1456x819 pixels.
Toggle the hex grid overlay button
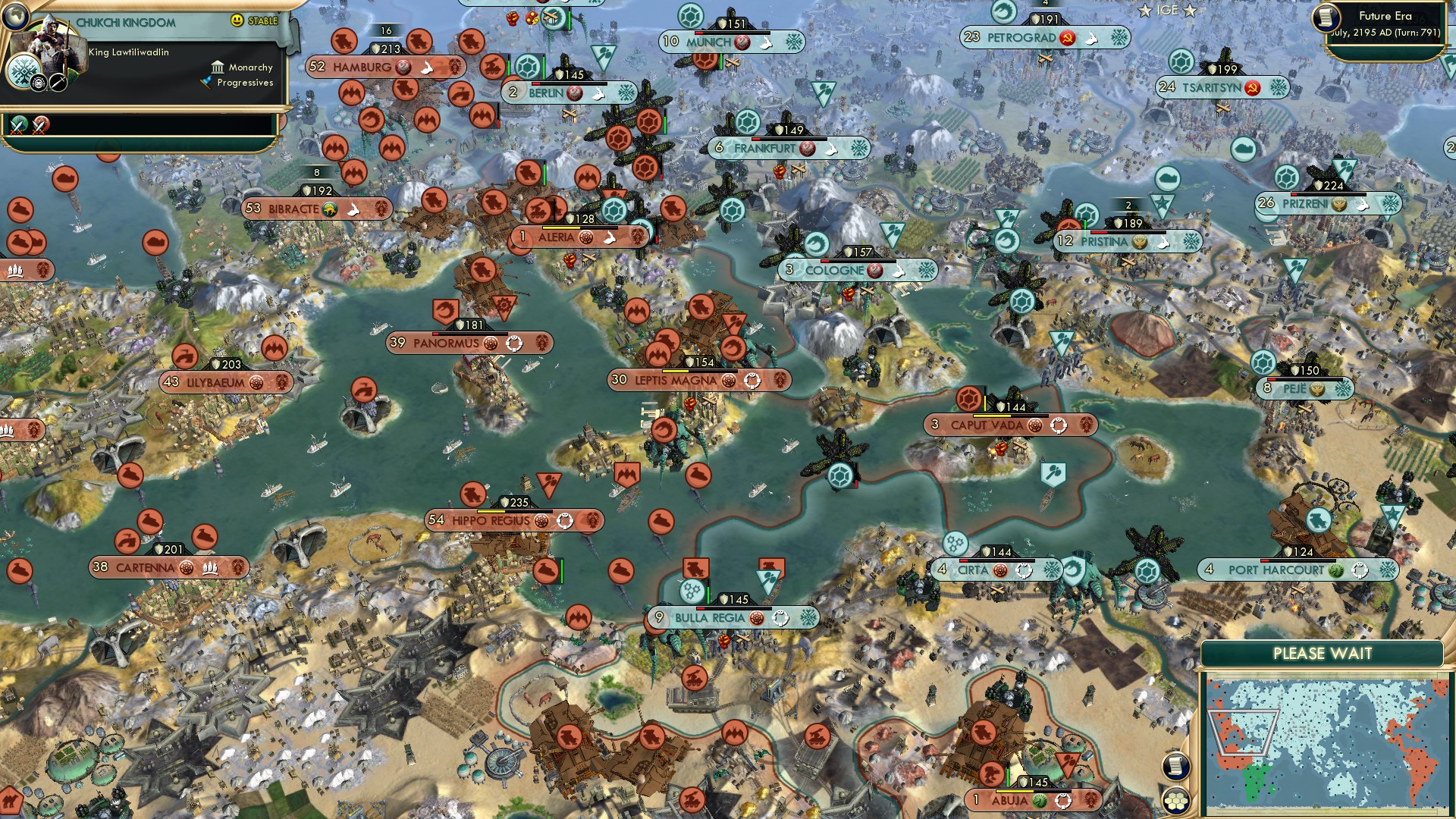[1175, 801]
